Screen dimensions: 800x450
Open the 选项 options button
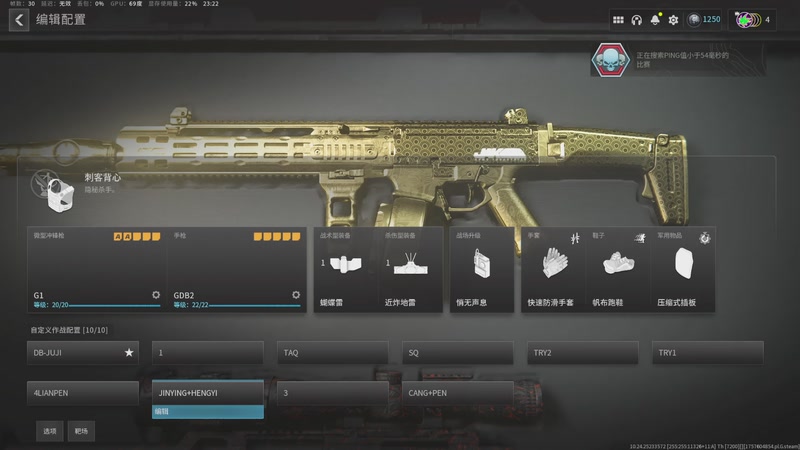[x=49, y=431]
